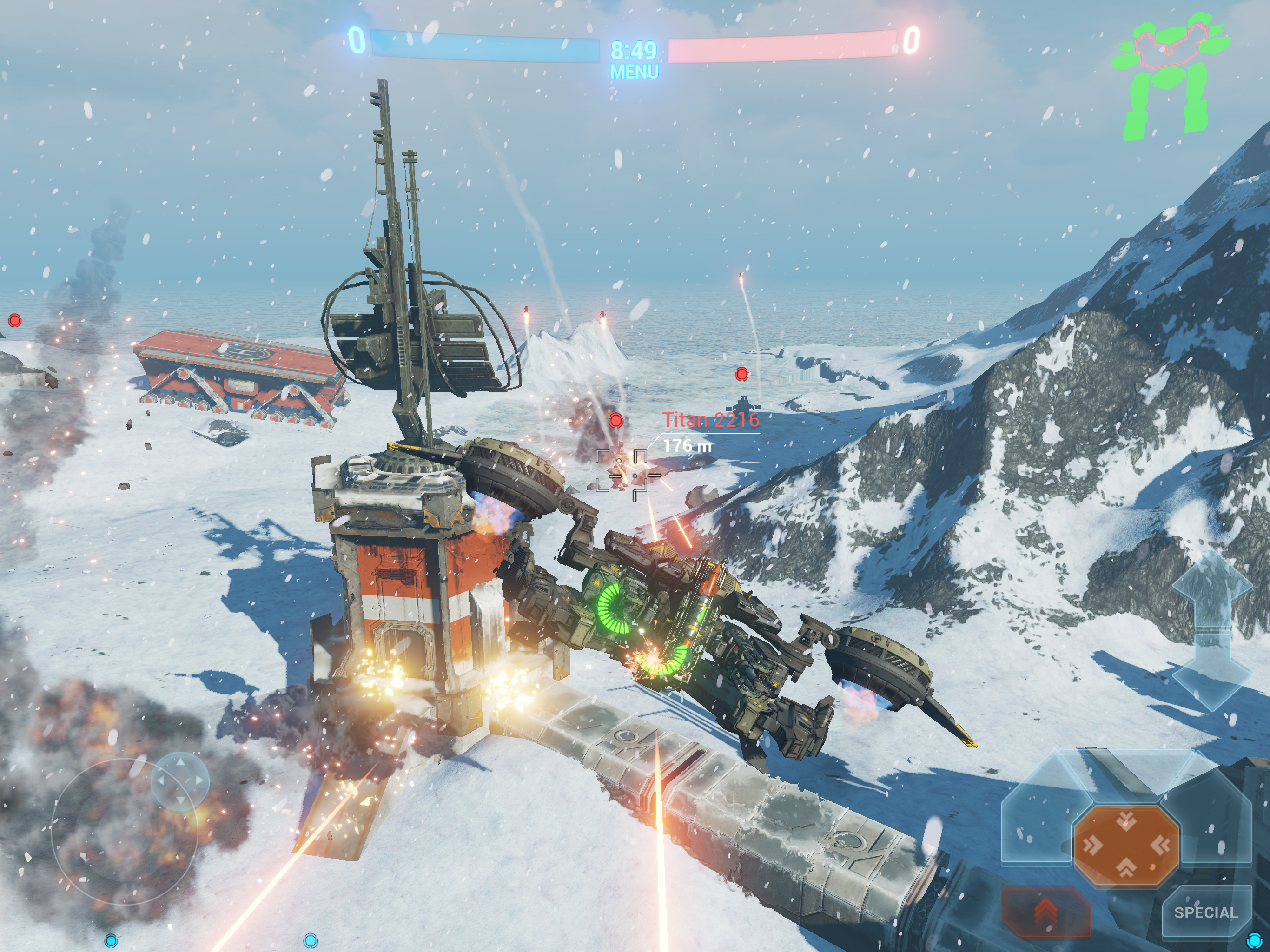Click the movement joystick's four-arrow knob

tap(180, 780)
